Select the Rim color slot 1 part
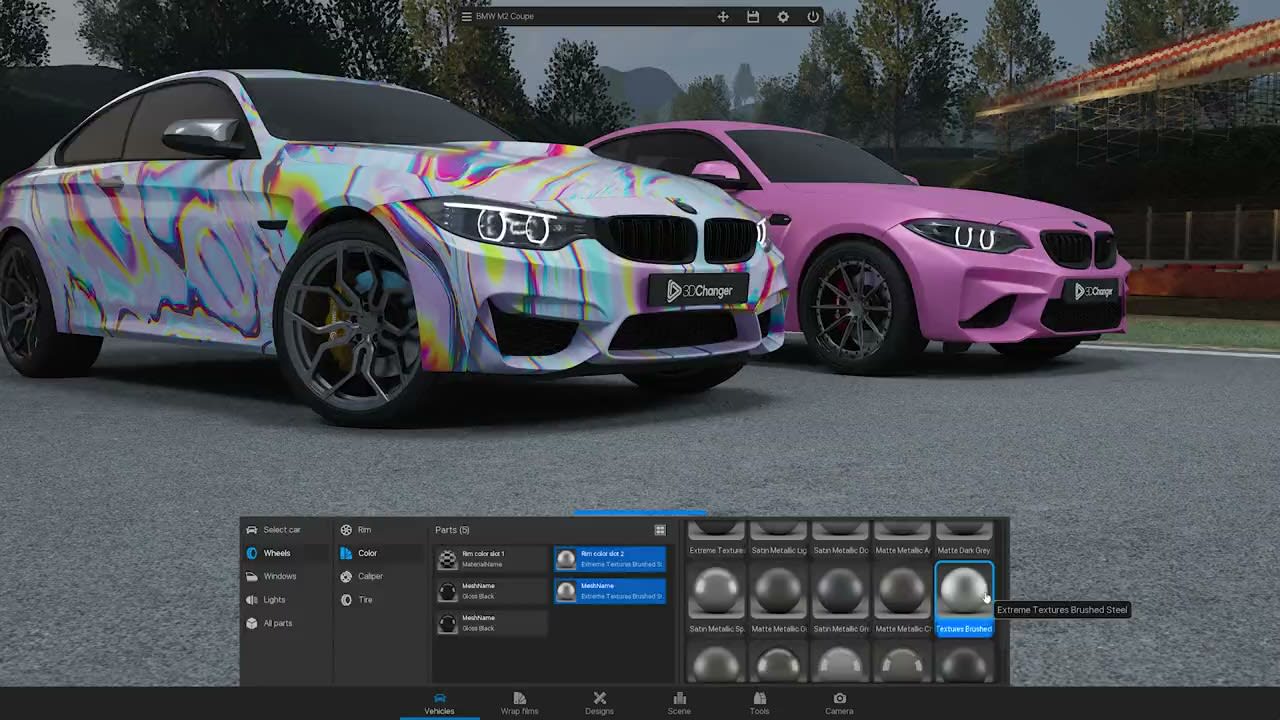 [x=492, y=558]
